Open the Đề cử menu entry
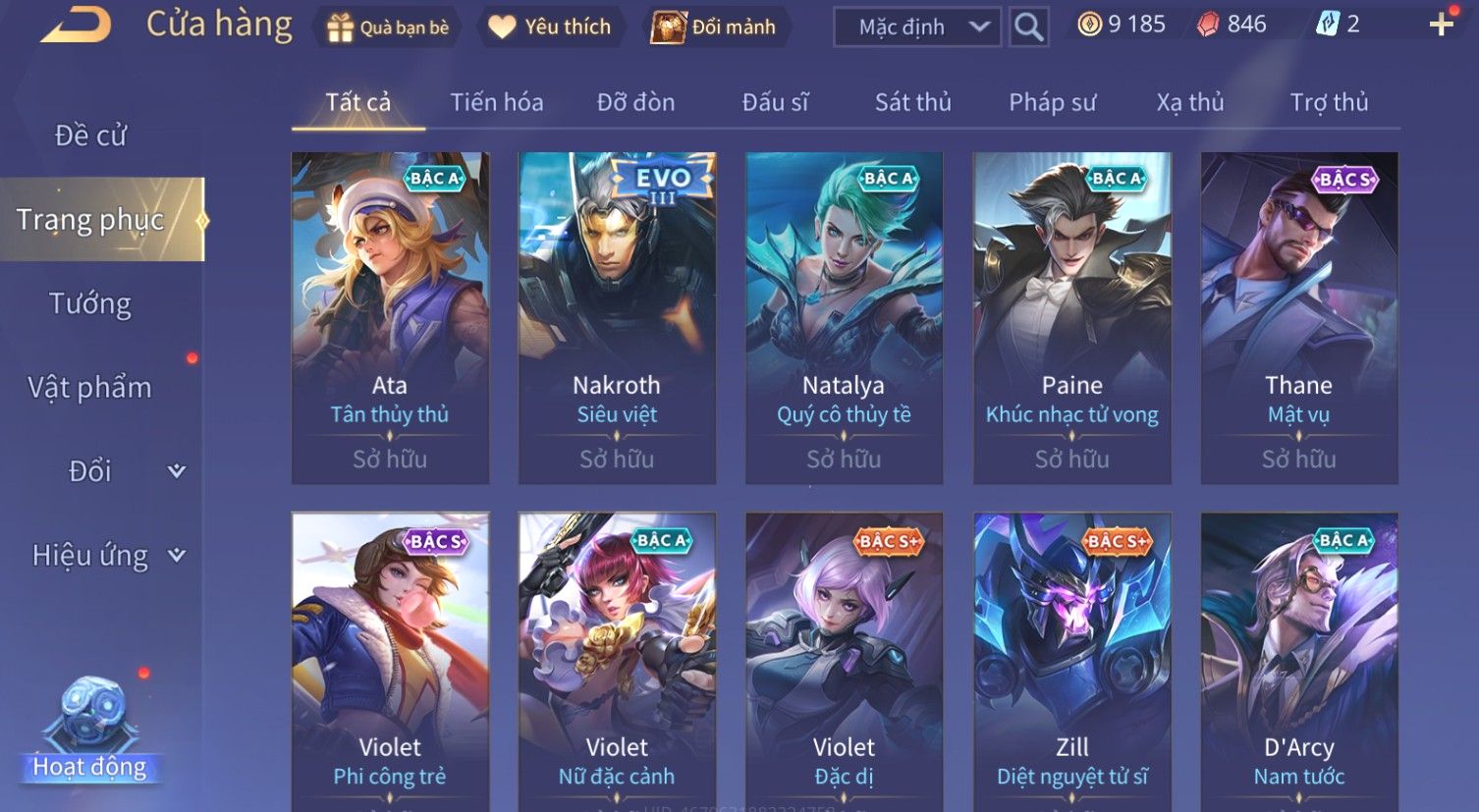 (90, 135)
